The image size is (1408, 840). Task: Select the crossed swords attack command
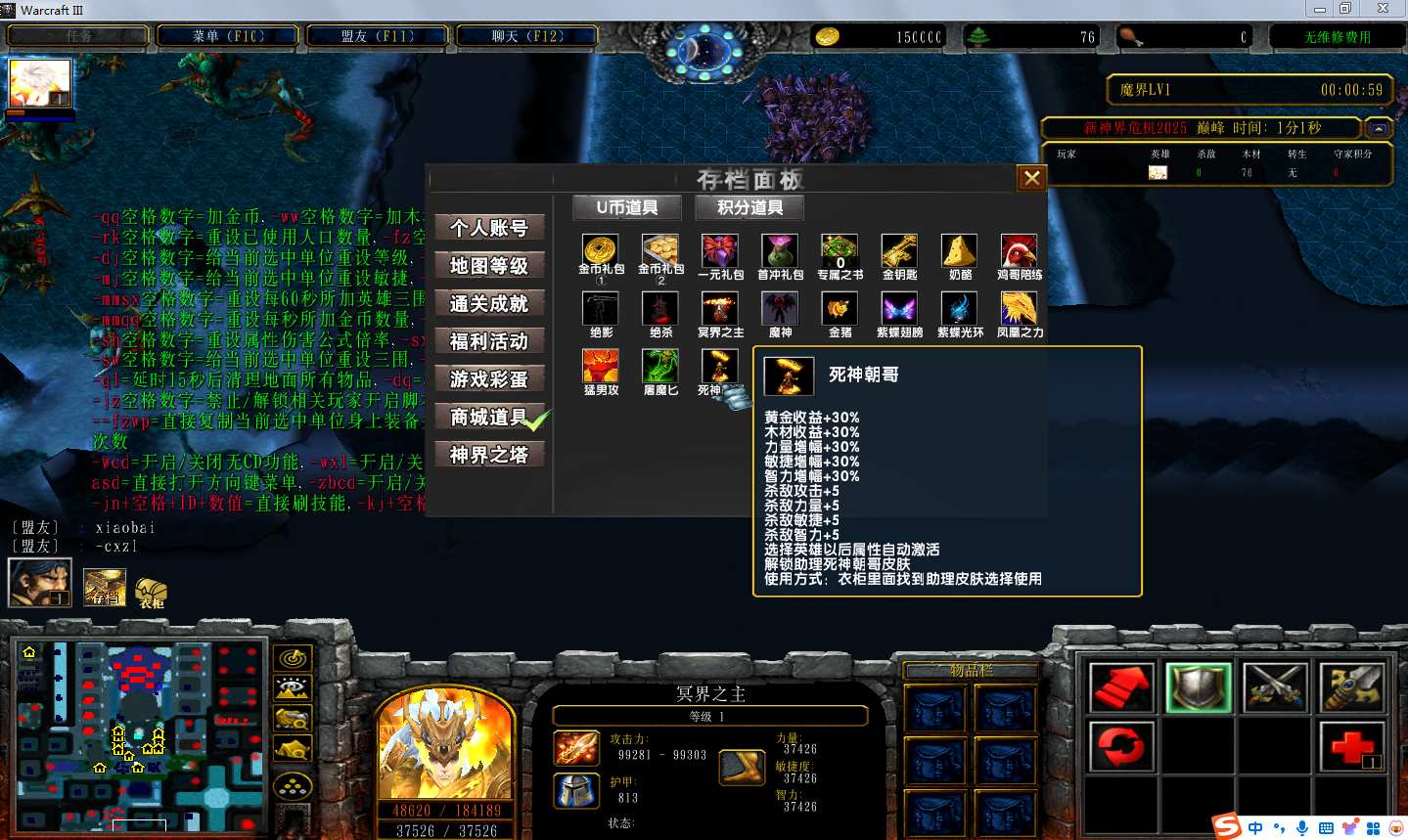(1275, 686)
